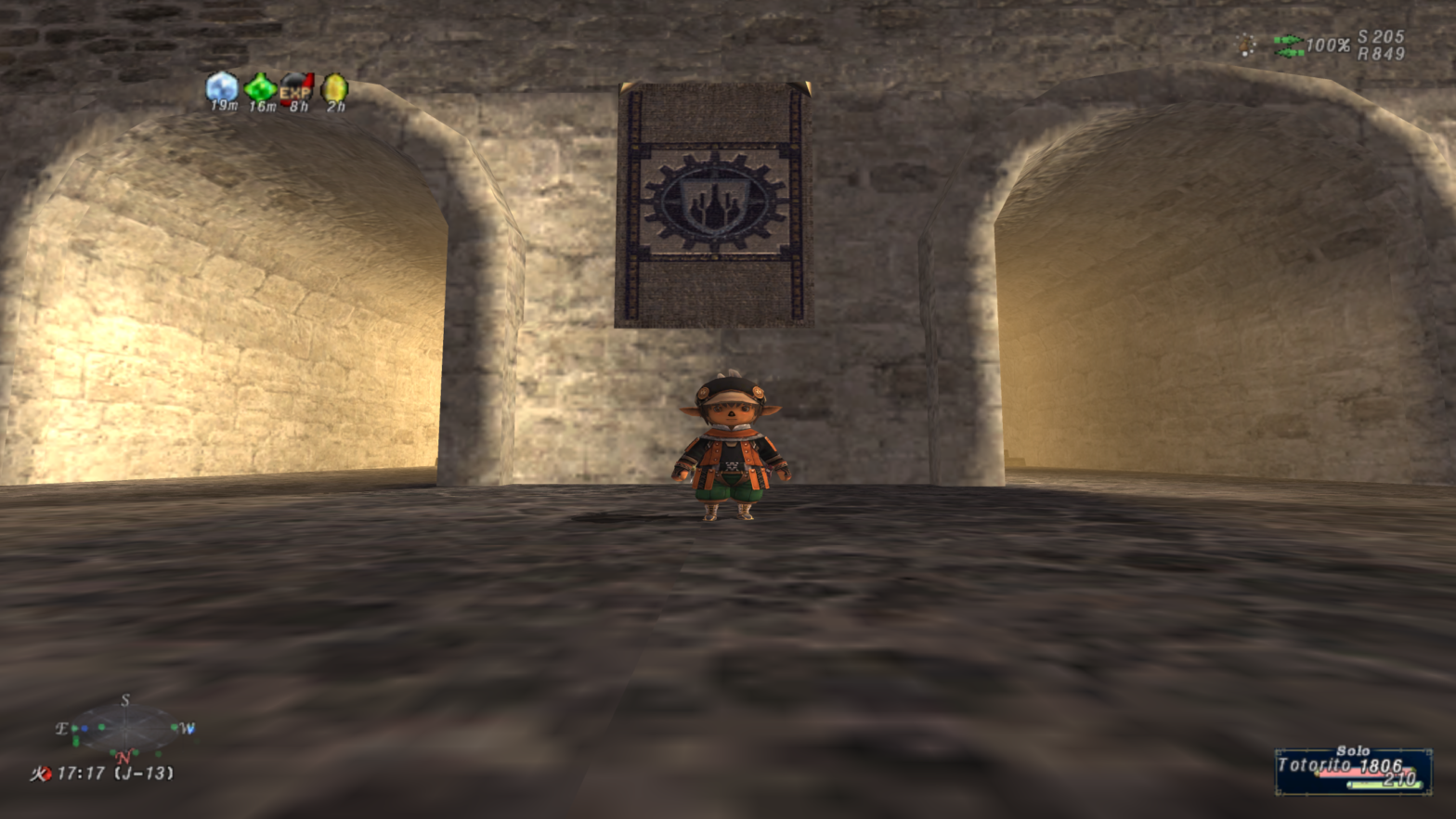1456x819 pixels.
Task: Click the green network connection arrows icon
Action: click(1288, 45)
